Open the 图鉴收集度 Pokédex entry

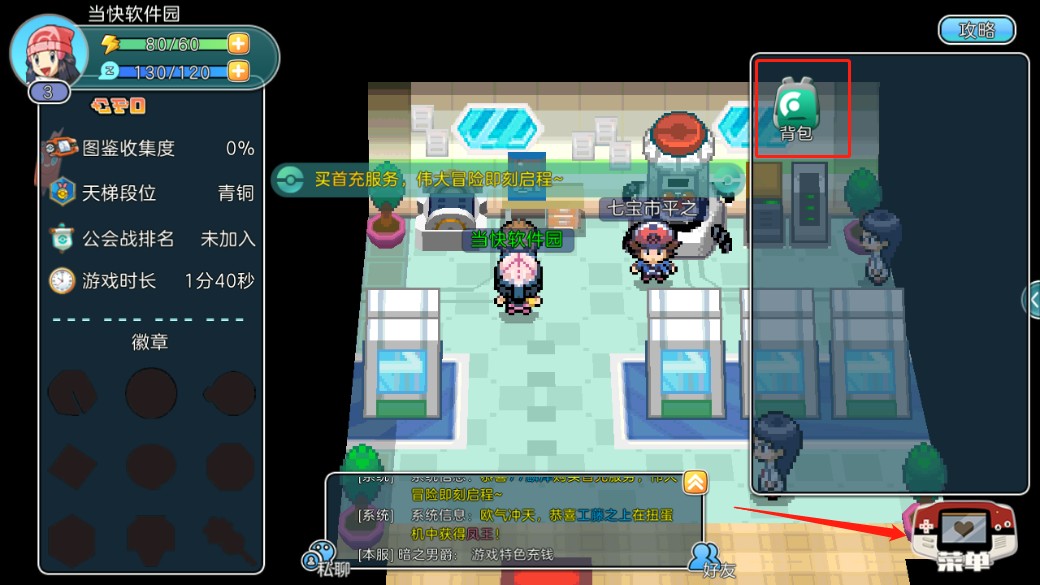pos(150,148)
